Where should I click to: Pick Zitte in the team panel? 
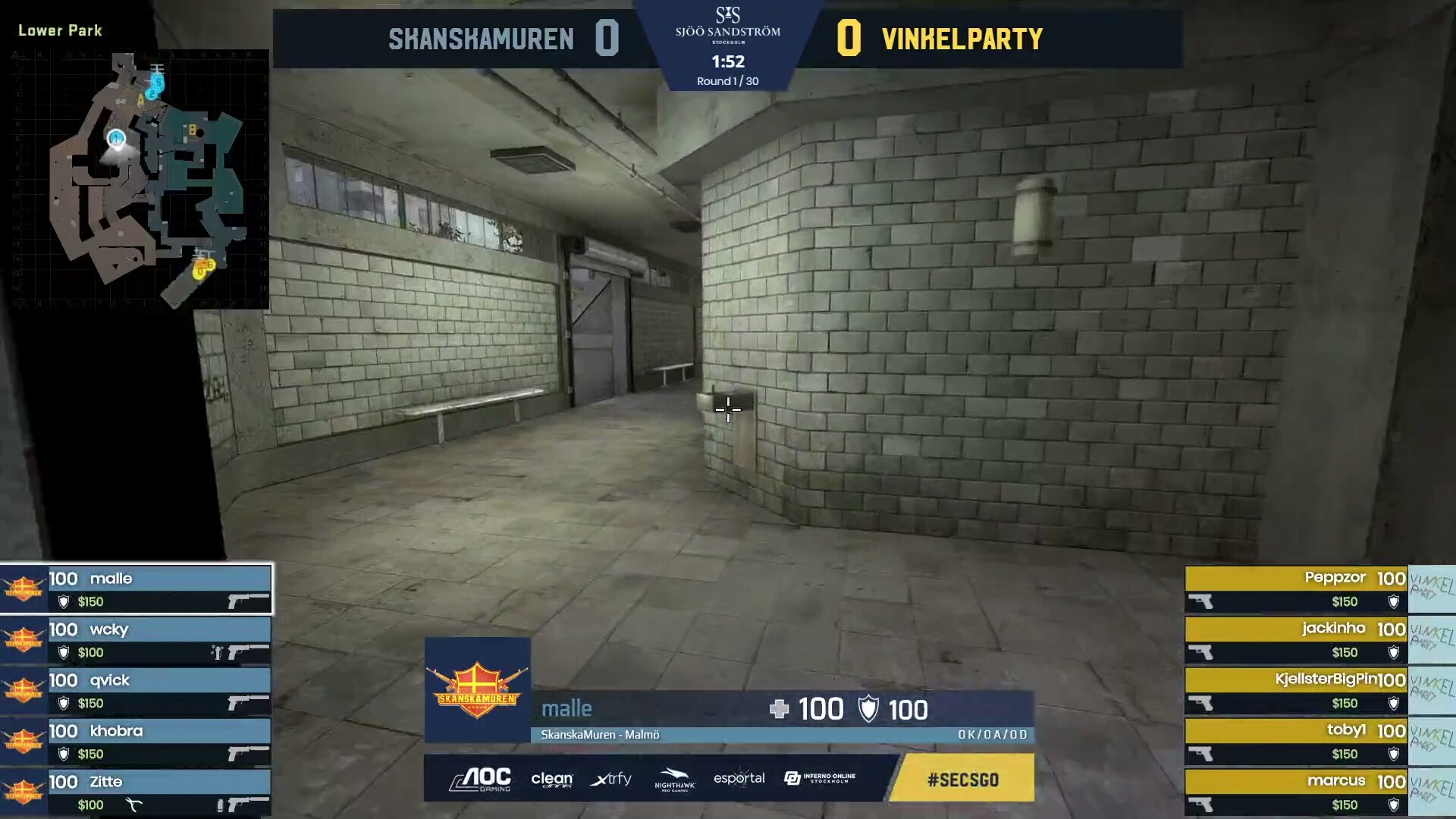[136, 792]
